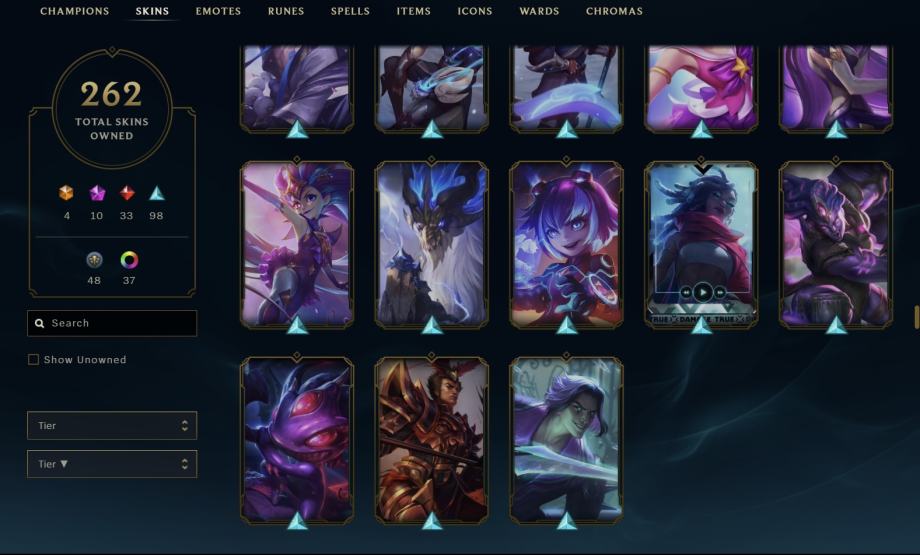Switch to the Wards tab
Screen dimensions: 920x555
pos(539,12)
